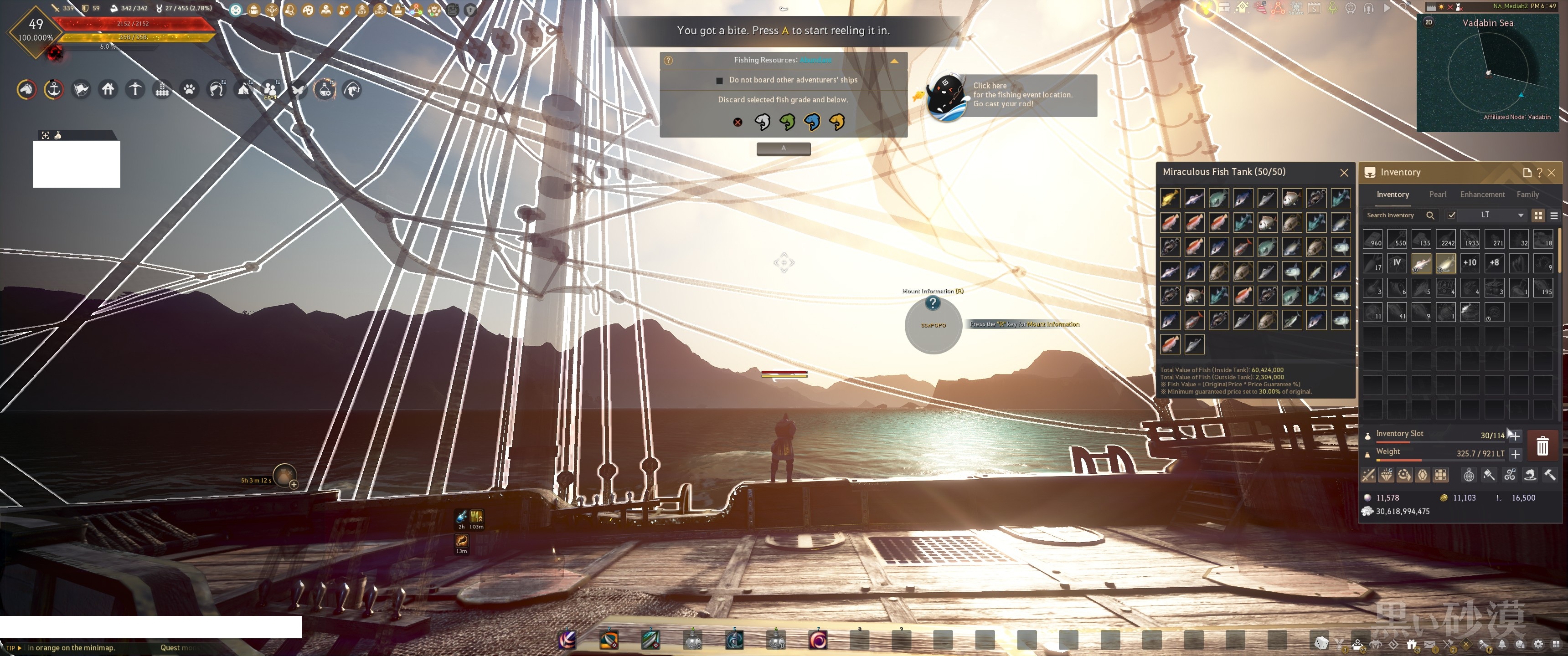Viewport: 1568px width, 656px height.
Task: Select the yellow fish in fish tank
Action: click(x=1169, y=198)
